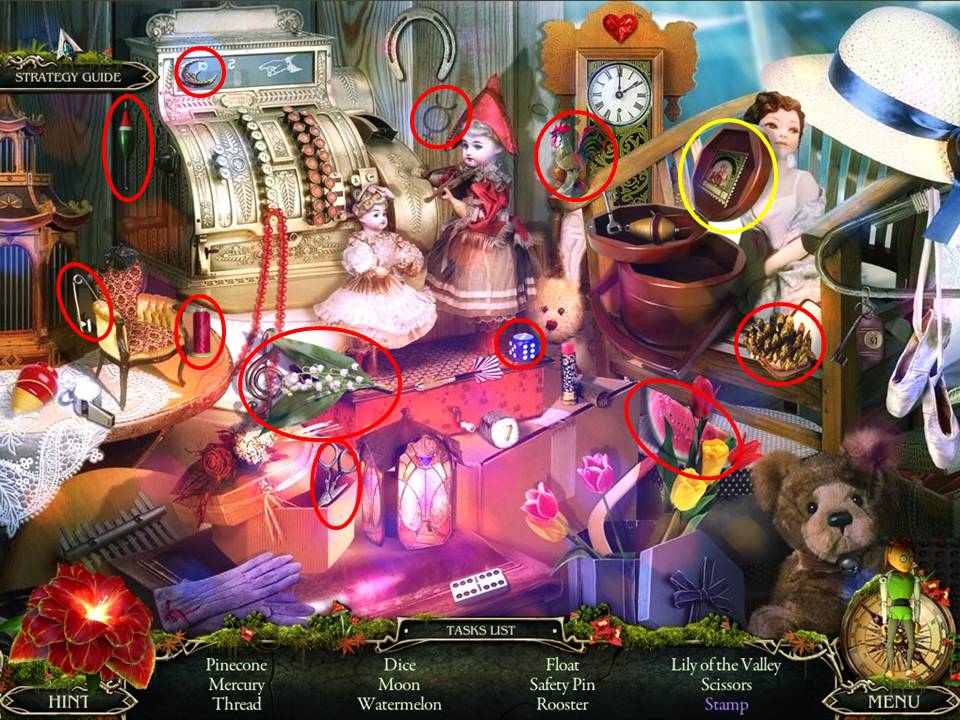Click the Safety Pin list entry
This screenshot has height=720, width=960.
point(562,685)
